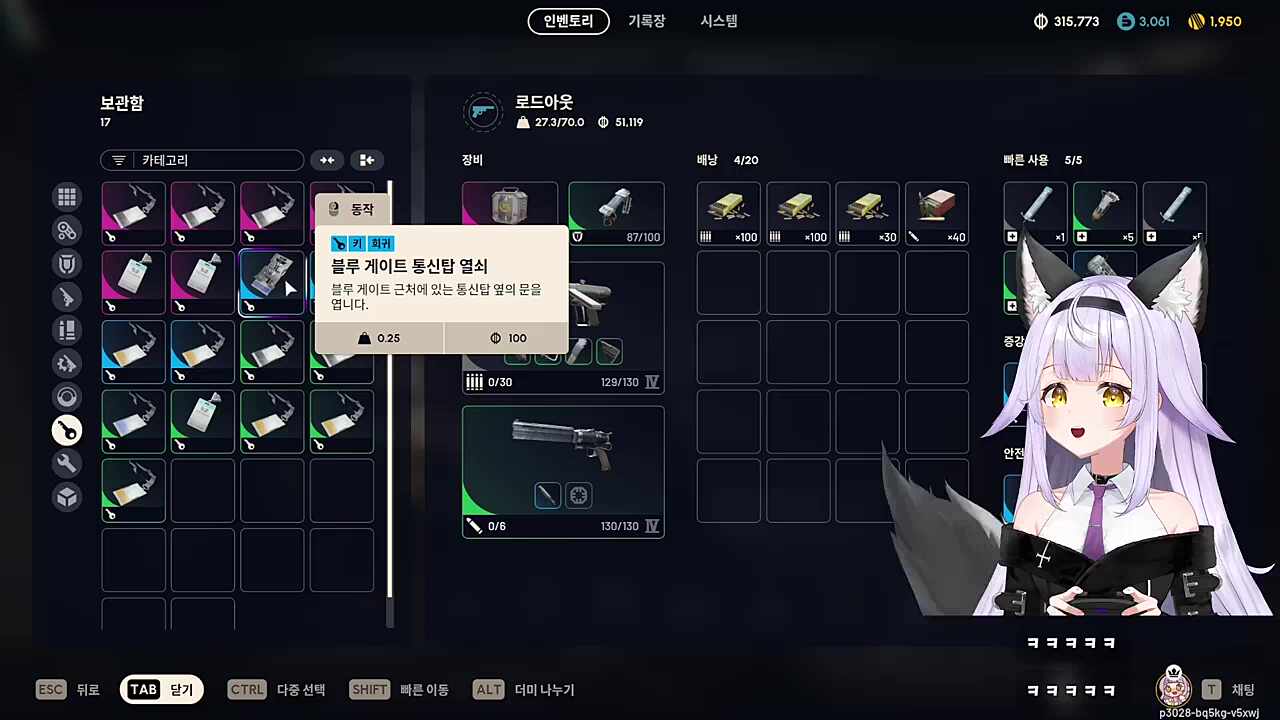Switch to the 기록장 tab
The height and width of the screenshot is (720, 1280).
point(646,21)
